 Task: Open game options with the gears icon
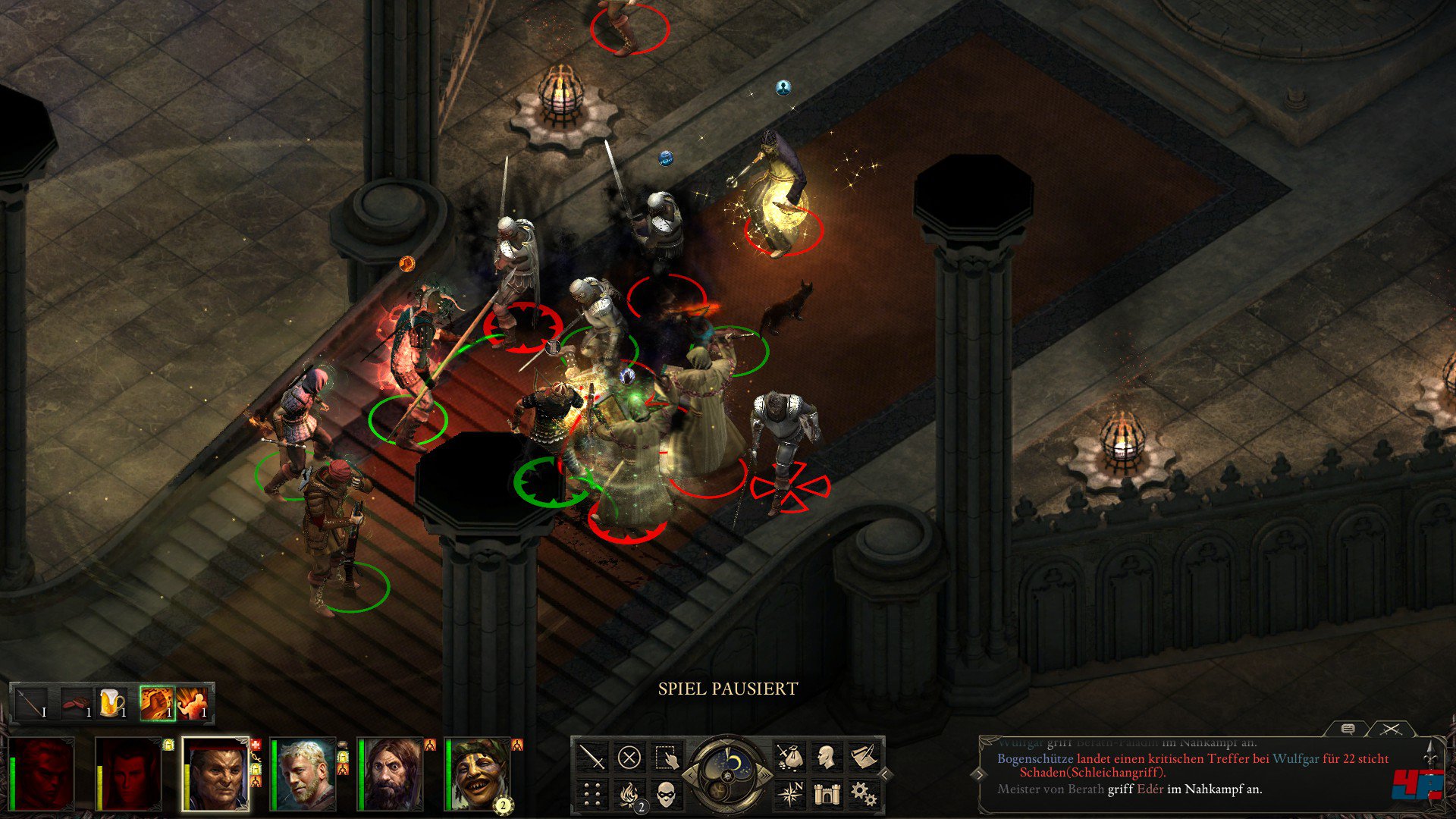(863, 794)
